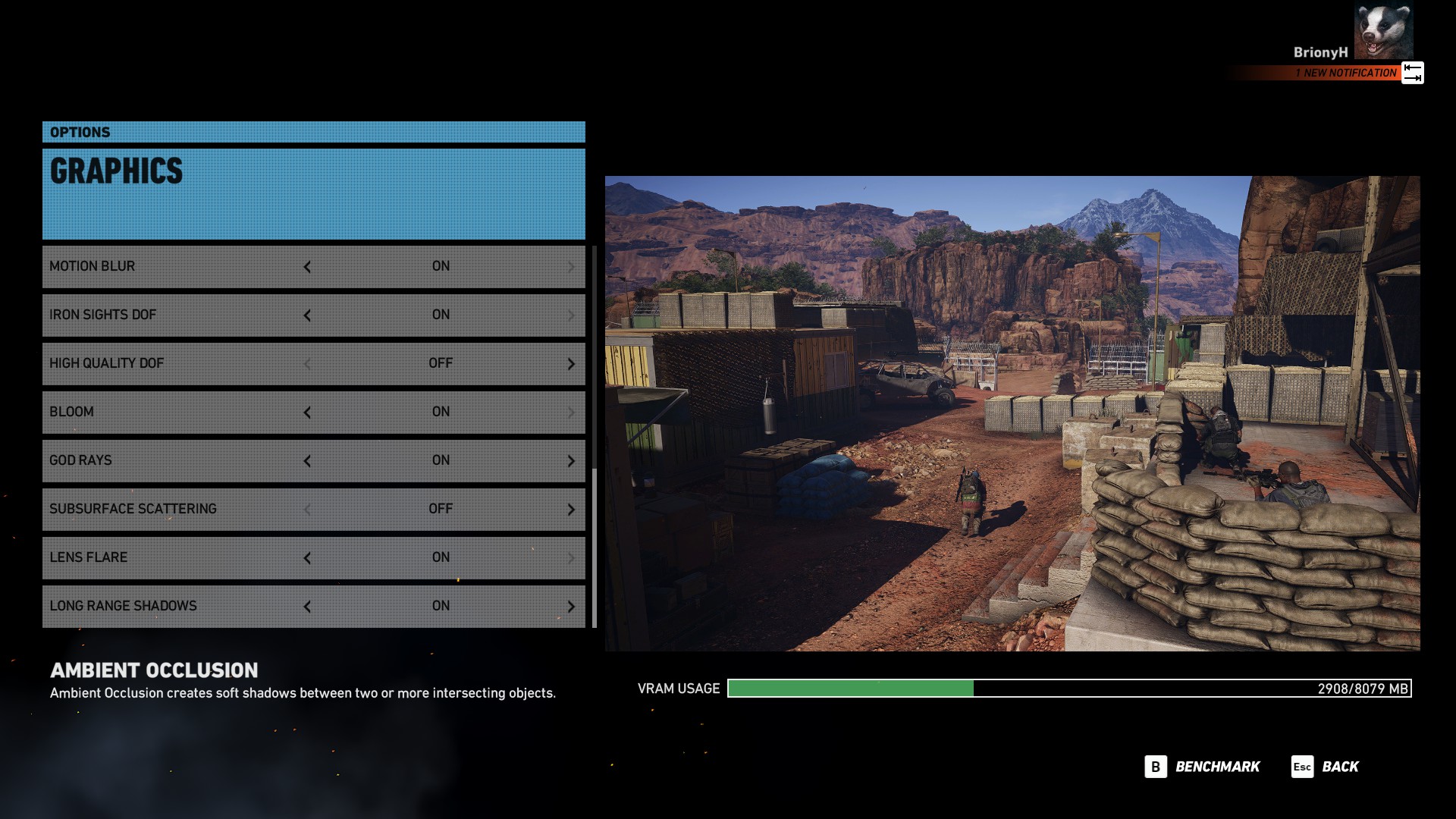Click the left arrow for Lens Flare
Viewport: 1456px width, 819px height.
click(307, 558)
